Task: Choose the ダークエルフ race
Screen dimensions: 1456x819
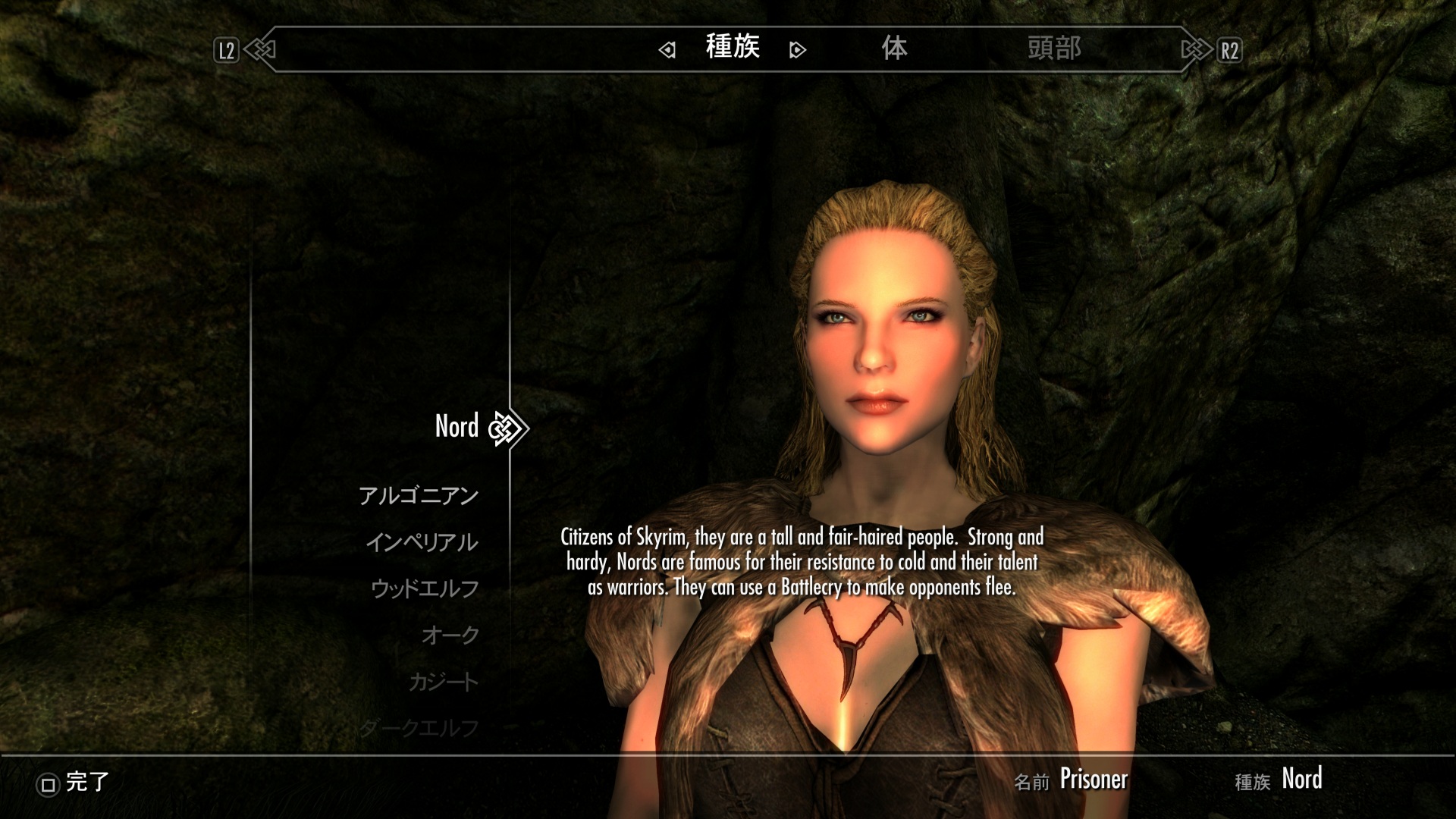Action: point(419,728)
